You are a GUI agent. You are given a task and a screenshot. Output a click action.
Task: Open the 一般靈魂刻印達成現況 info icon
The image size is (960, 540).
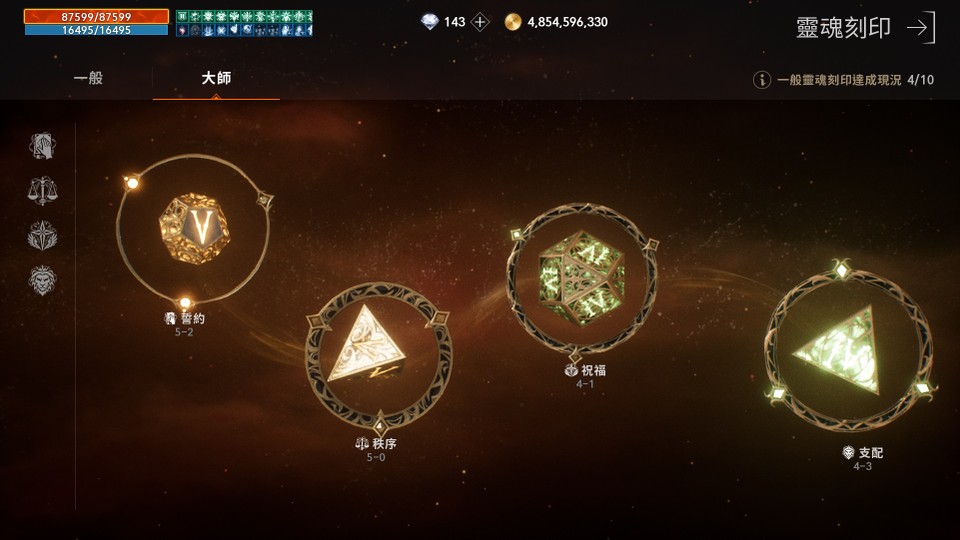click(x=762, y=80)
